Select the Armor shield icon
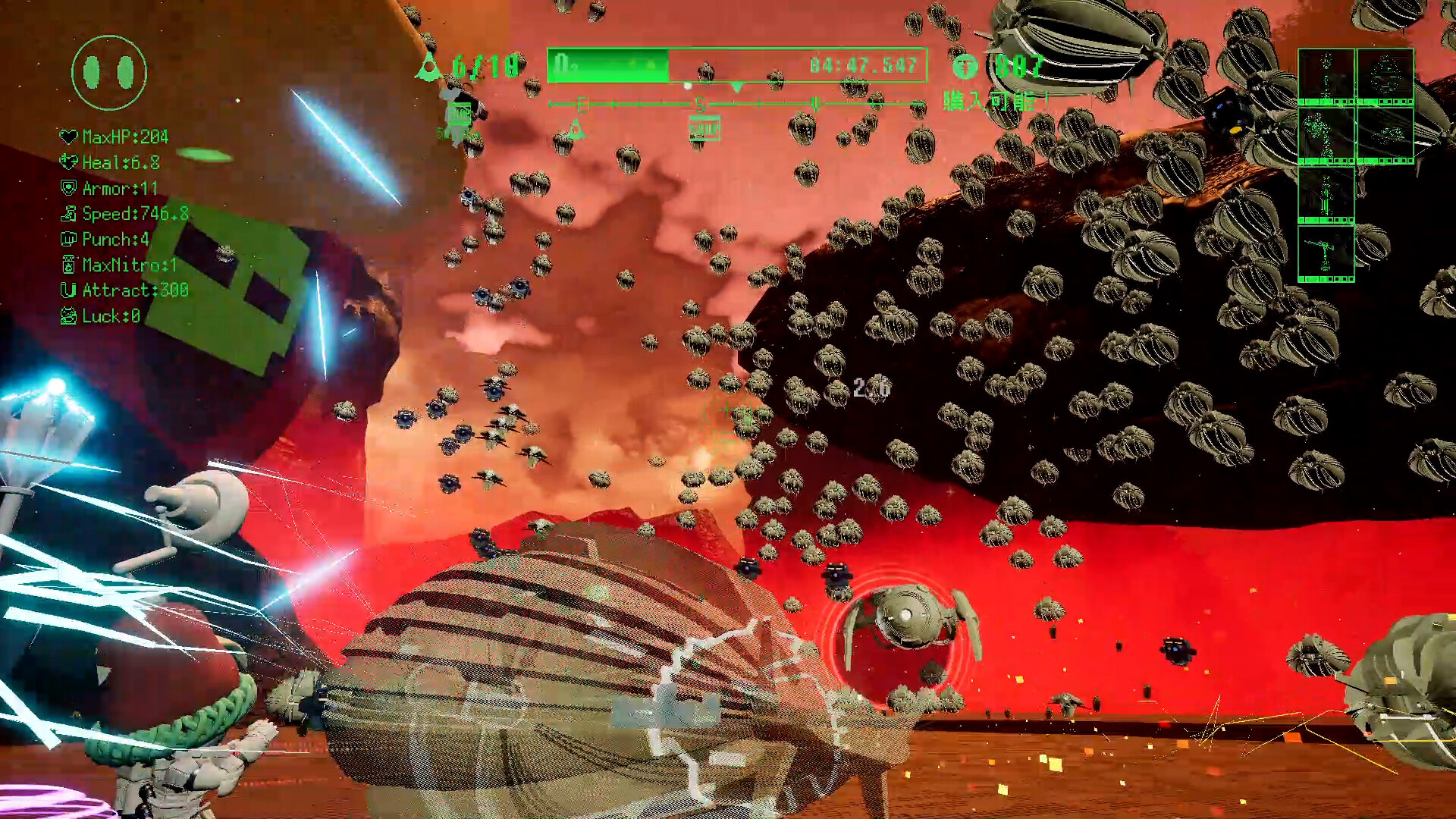This screenshot has width=1456, height=819. [x=67, y=188]
